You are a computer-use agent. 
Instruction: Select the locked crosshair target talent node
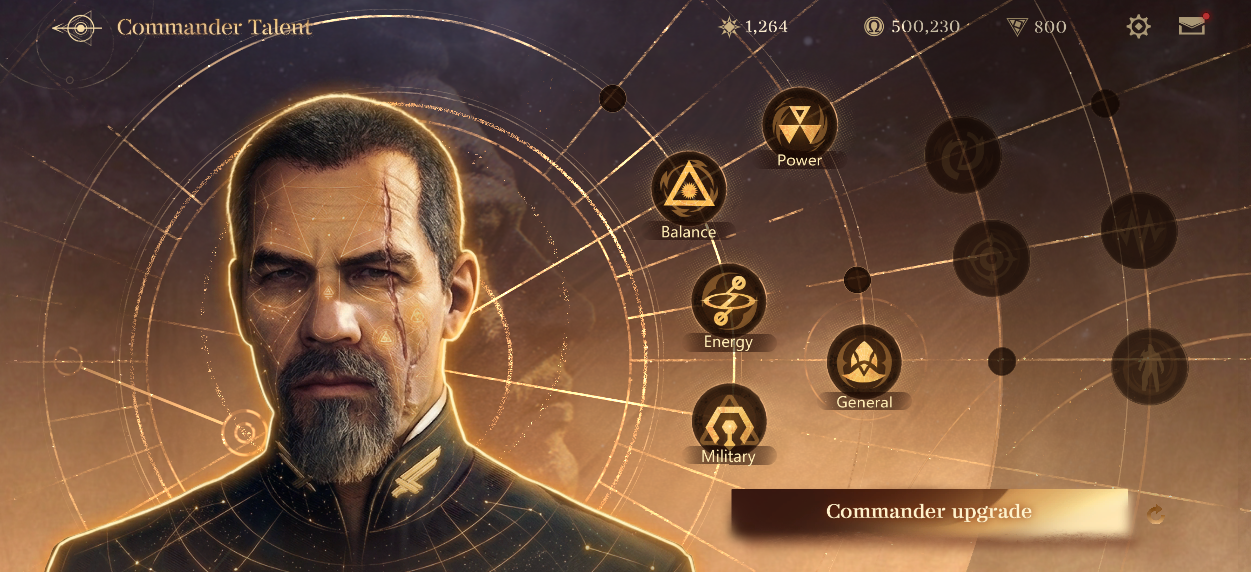[x=990, y=258]
